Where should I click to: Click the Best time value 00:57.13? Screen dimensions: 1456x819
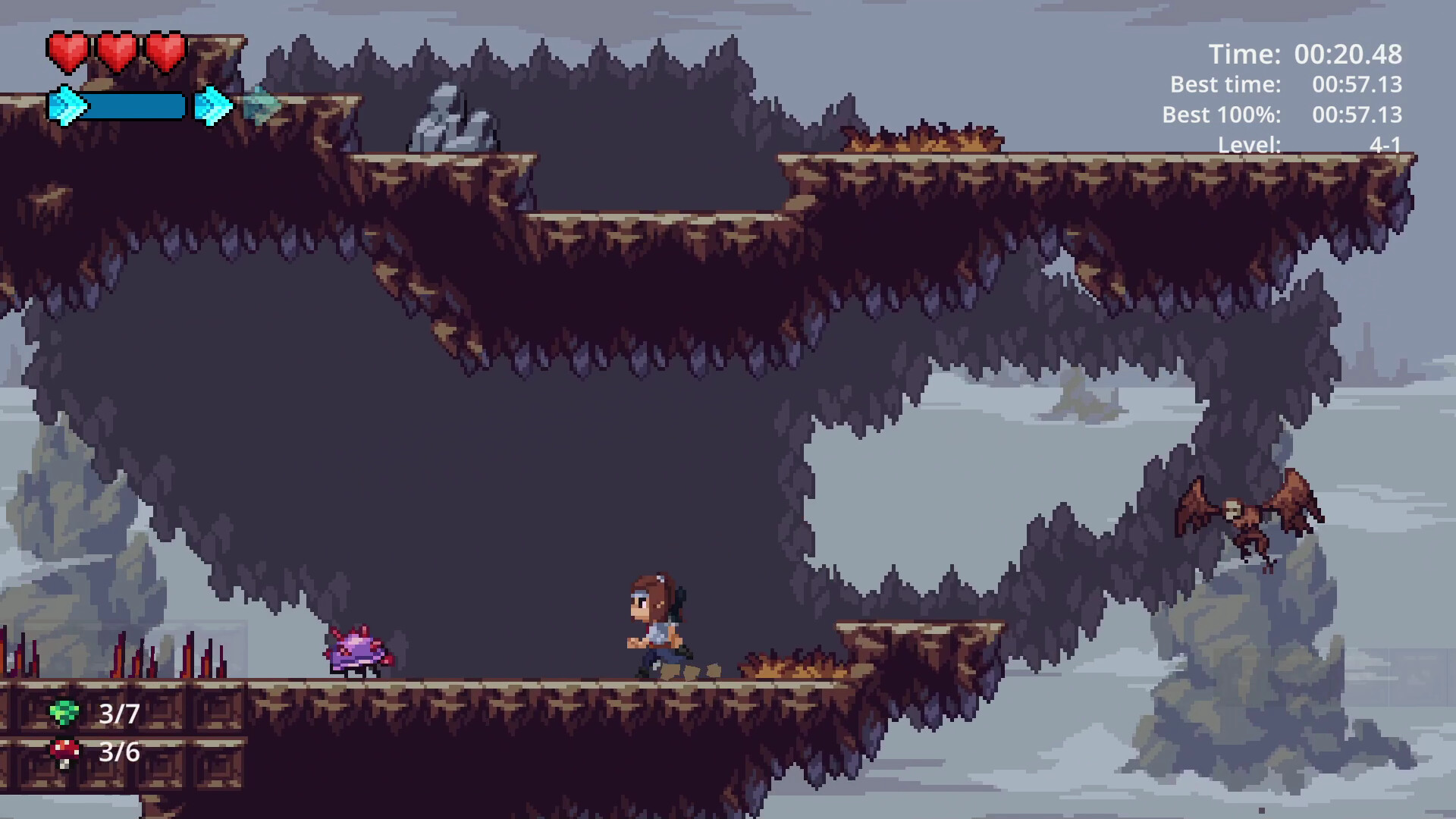coord(1357,85)
